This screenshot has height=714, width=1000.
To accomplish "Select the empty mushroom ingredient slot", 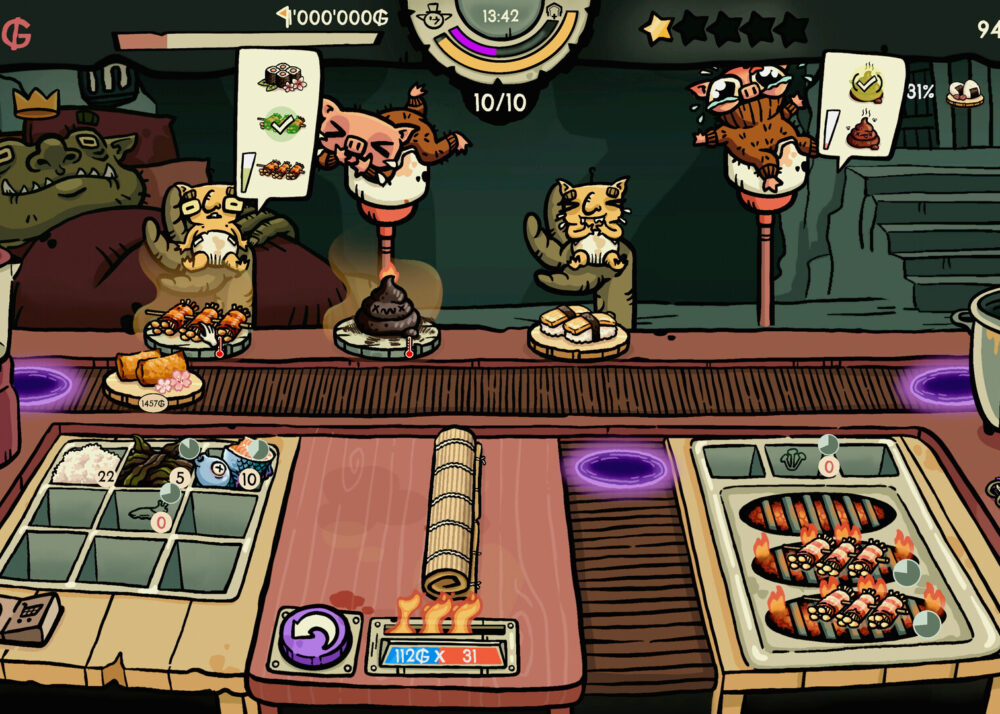I will (791, 460).
